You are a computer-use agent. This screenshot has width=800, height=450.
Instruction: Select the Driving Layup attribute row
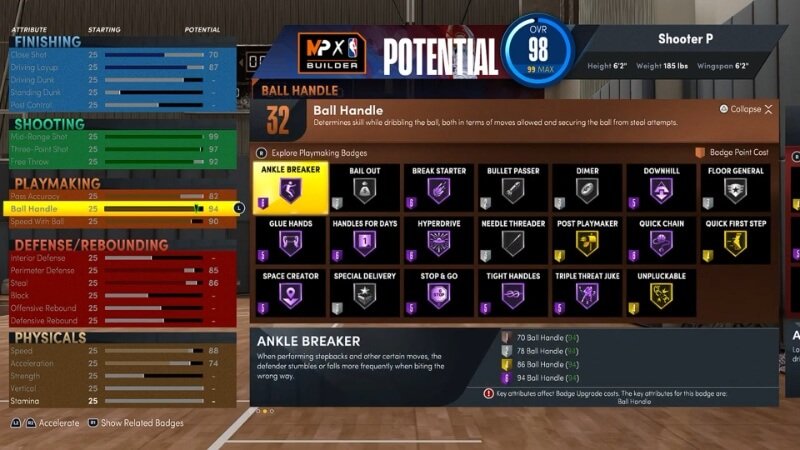coord(120,66)
